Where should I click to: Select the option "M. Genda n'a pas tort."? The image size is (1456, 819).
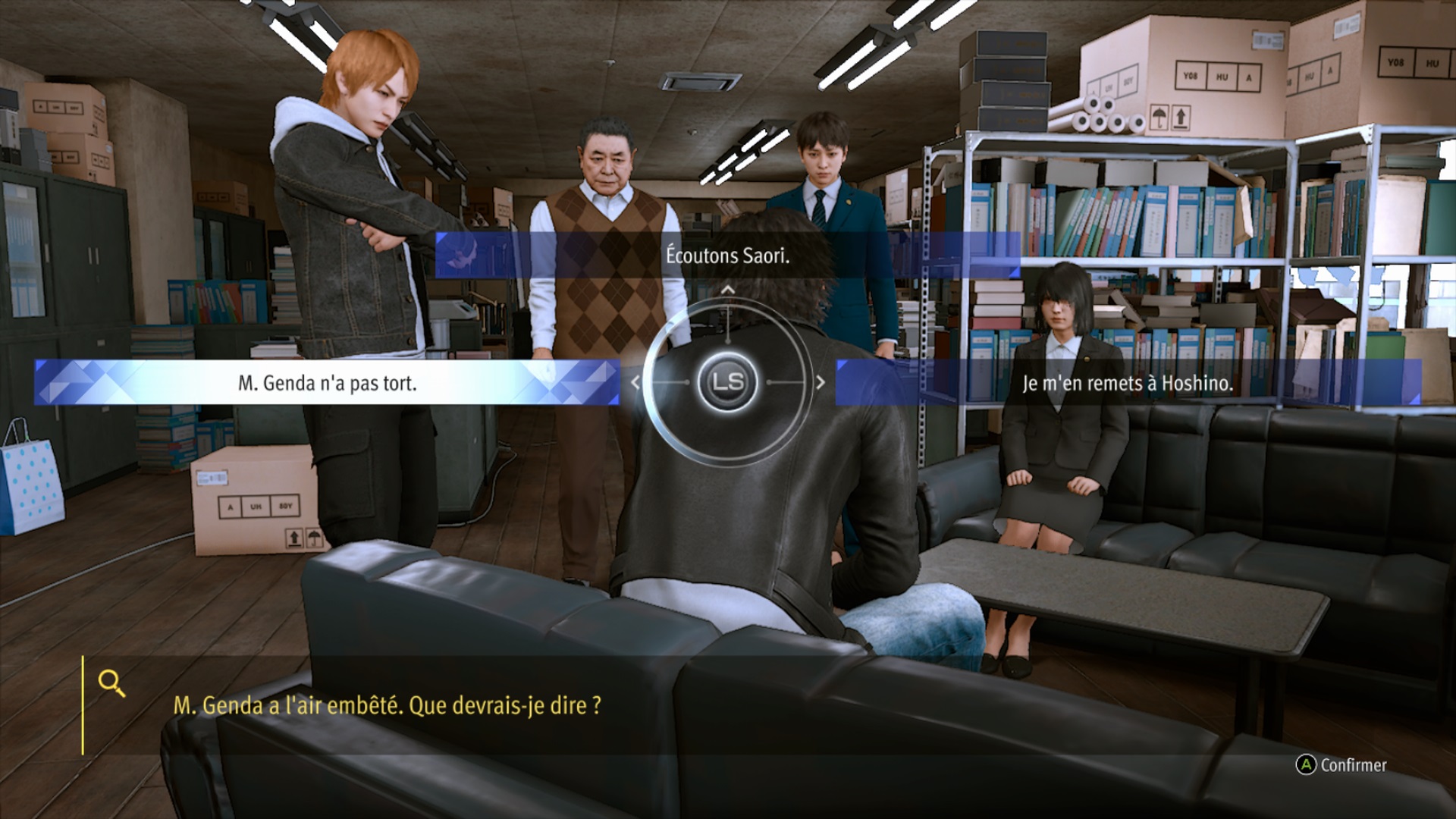click(327, 383)
